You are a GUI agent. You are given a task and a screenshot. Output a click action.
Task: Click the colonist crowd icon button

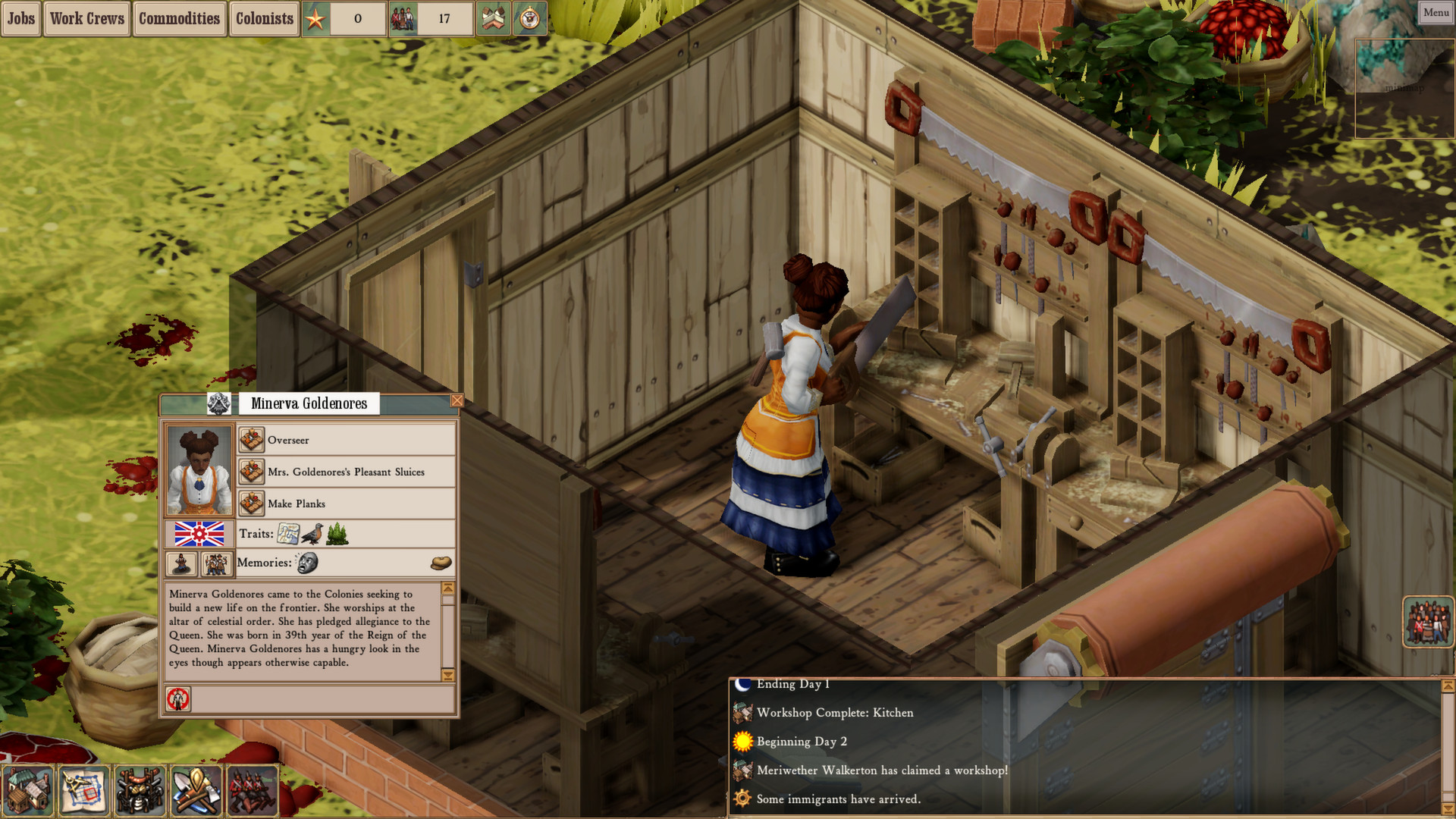click(1428, 622)
